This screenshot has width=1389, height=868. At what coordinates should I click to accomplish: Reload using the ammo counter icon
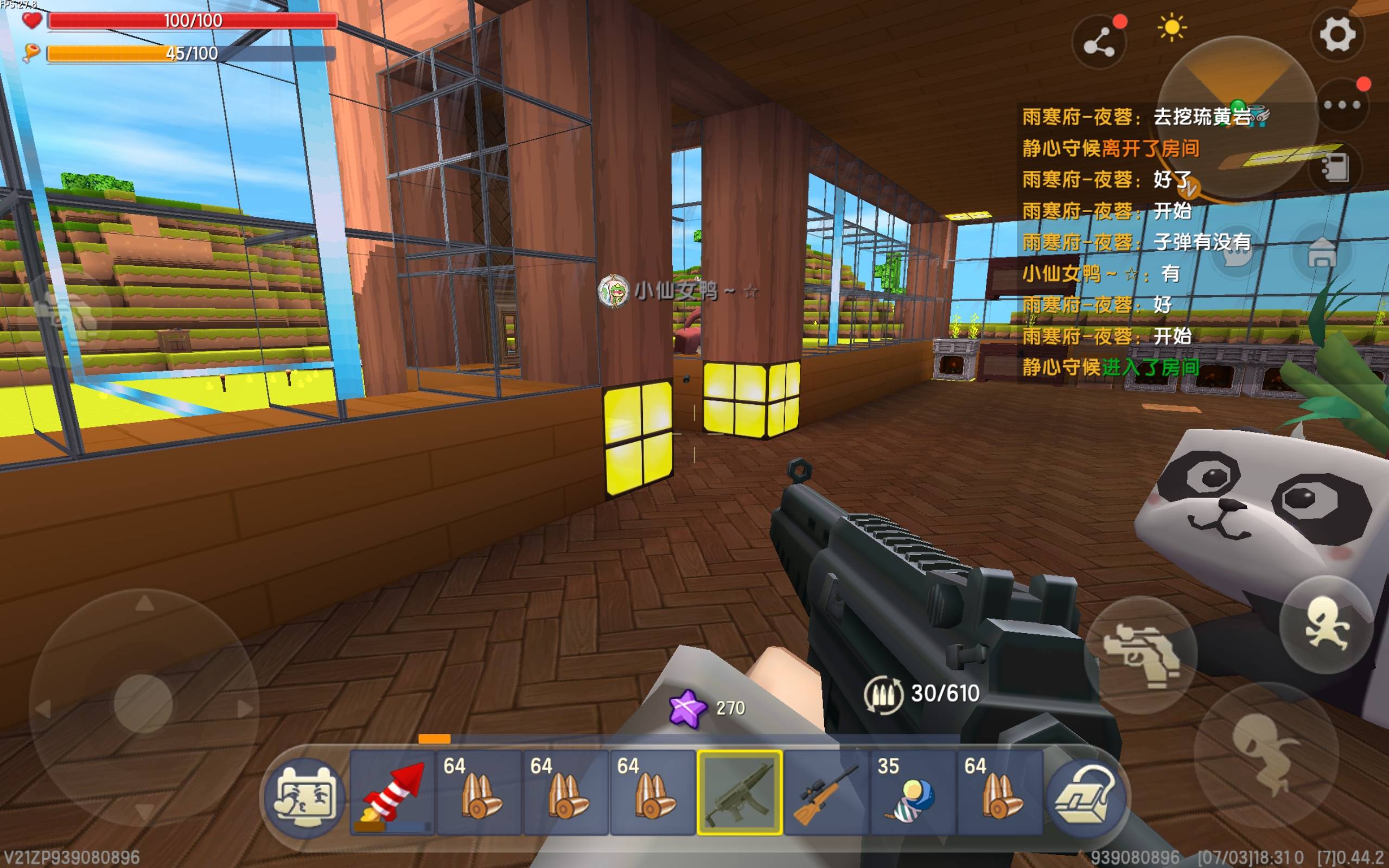pyautogui.click(x=883, y=694)
